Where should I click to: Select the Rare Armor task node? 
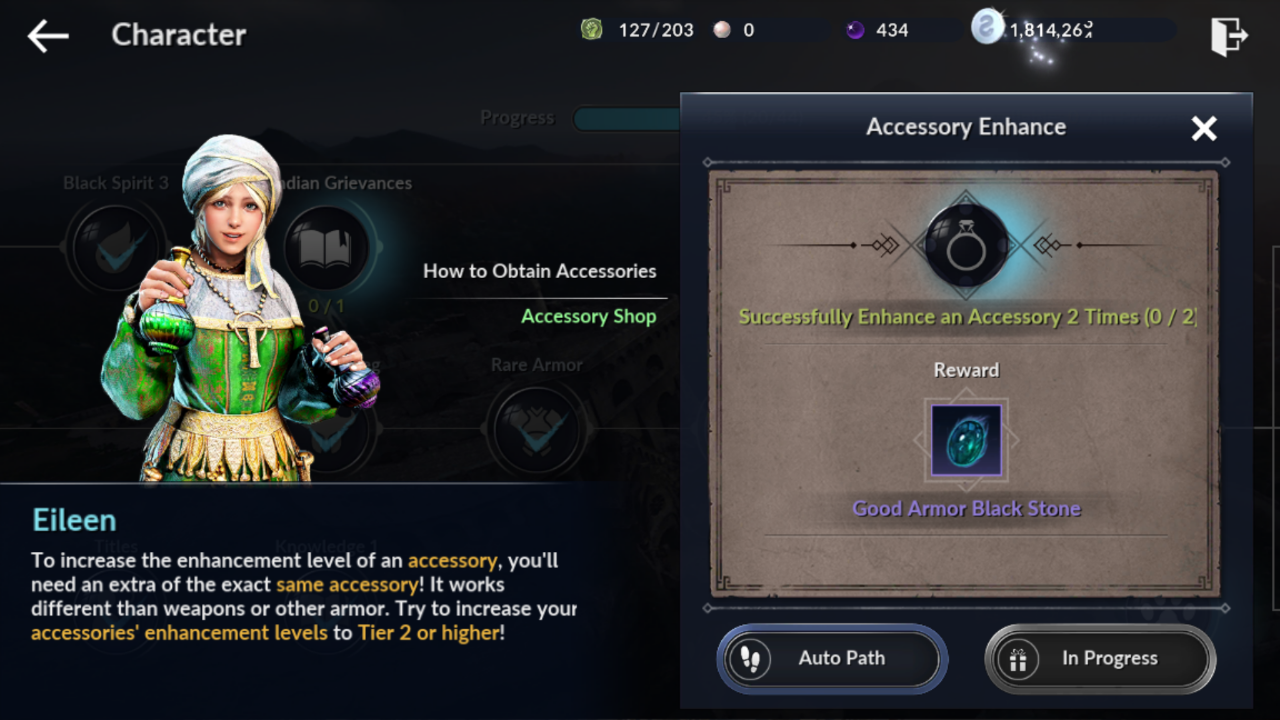click(537, 425)
